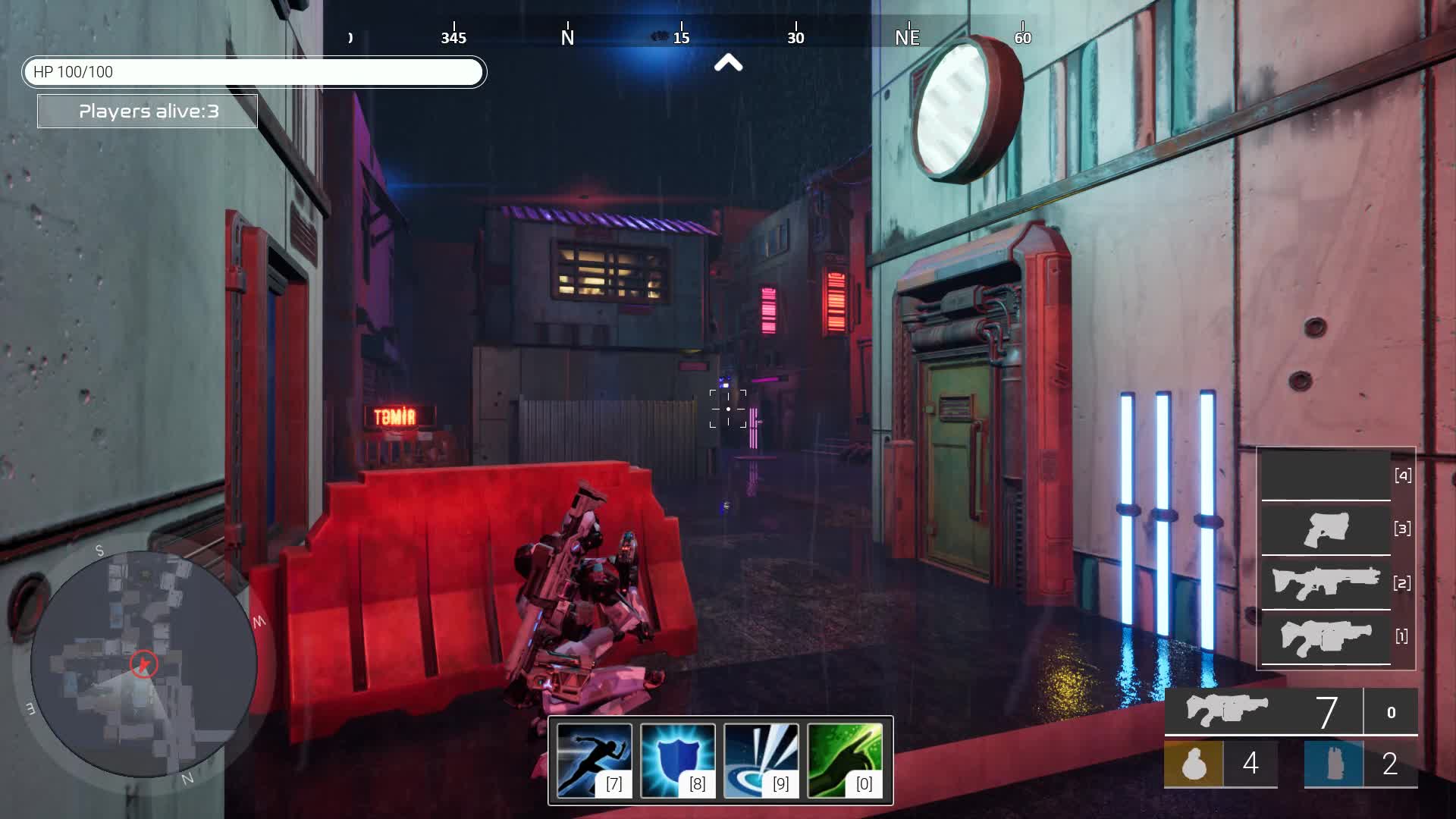Click the HP 100/100 health bar
Viewport: 1456px width, 819px height.
click(x=255, y=72)
